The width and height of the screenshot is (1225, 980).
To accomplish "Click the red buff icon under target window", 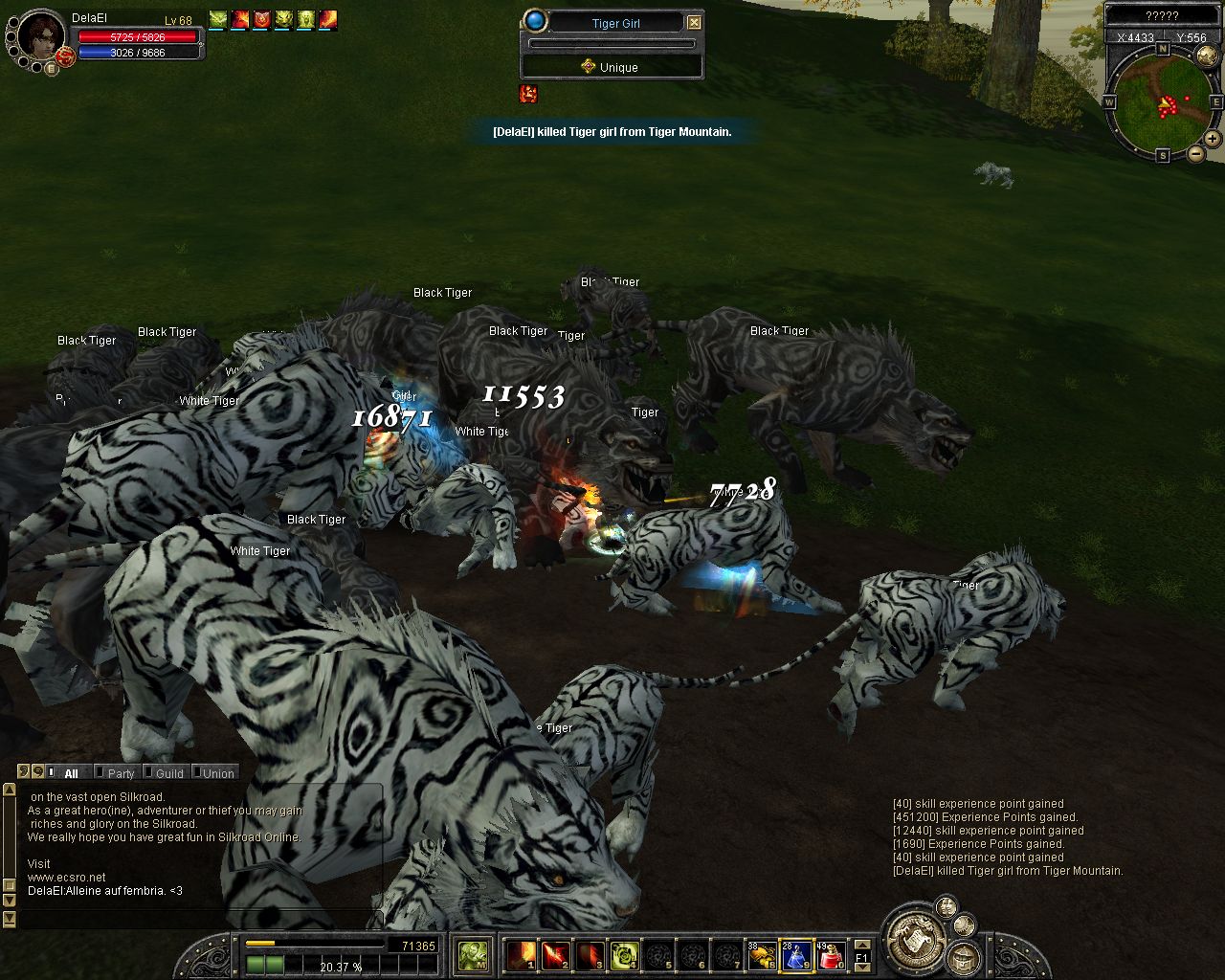I will (x=528, y=94).
